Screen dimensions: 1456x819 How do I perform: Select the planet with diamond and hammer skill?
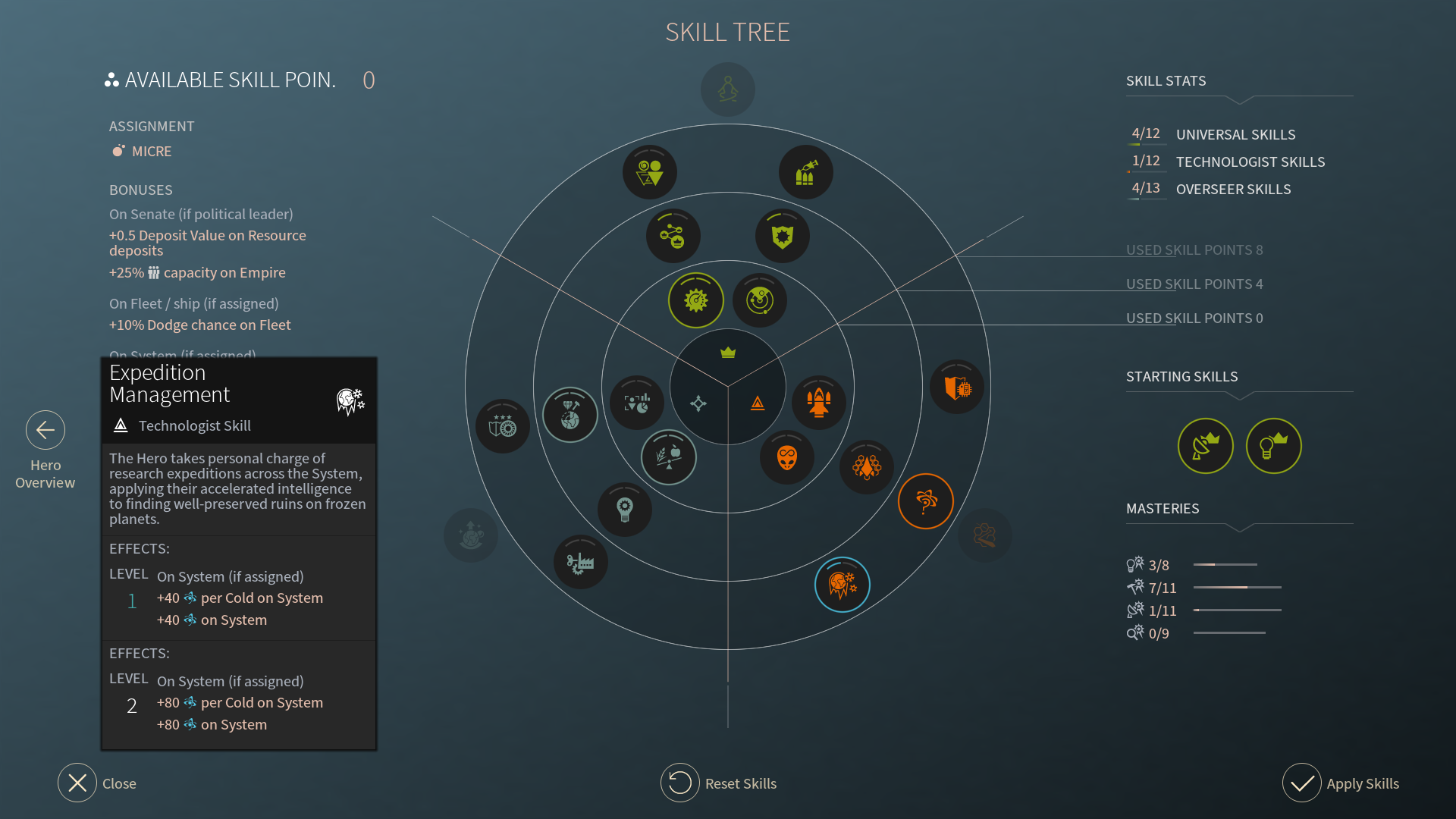(x=570, y=415)
